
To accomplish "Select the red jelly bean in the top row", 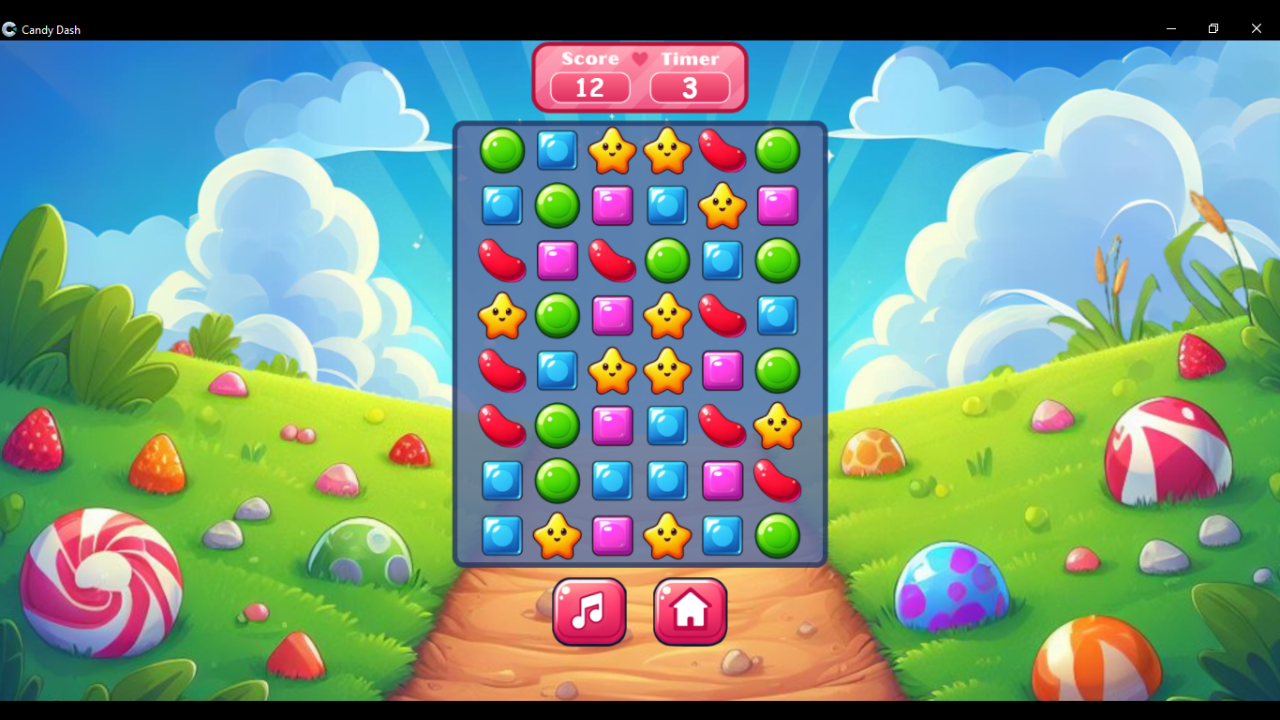I will tap(722, 150).
